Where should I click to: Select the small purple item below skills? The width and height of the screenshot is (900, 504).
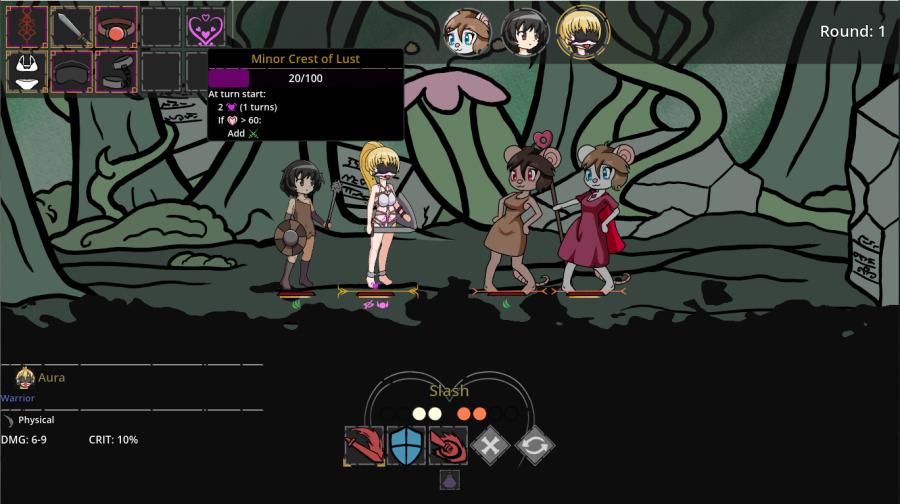pyautogui.click(x=450, y=480)
